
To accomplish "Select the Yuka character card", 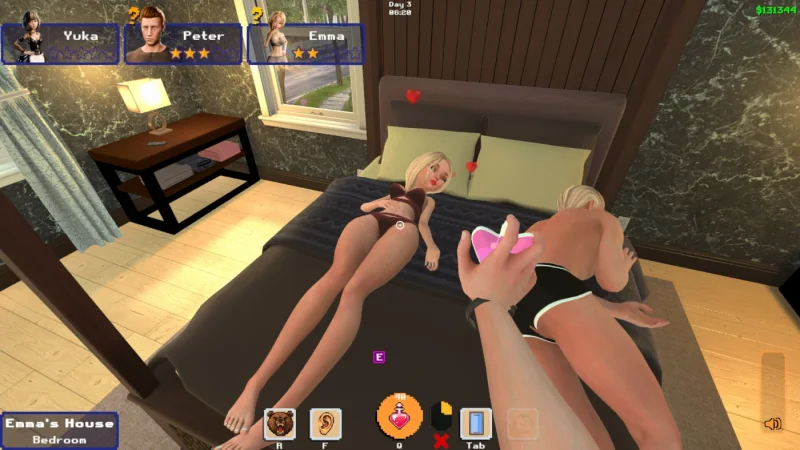I will coord(61,43).
